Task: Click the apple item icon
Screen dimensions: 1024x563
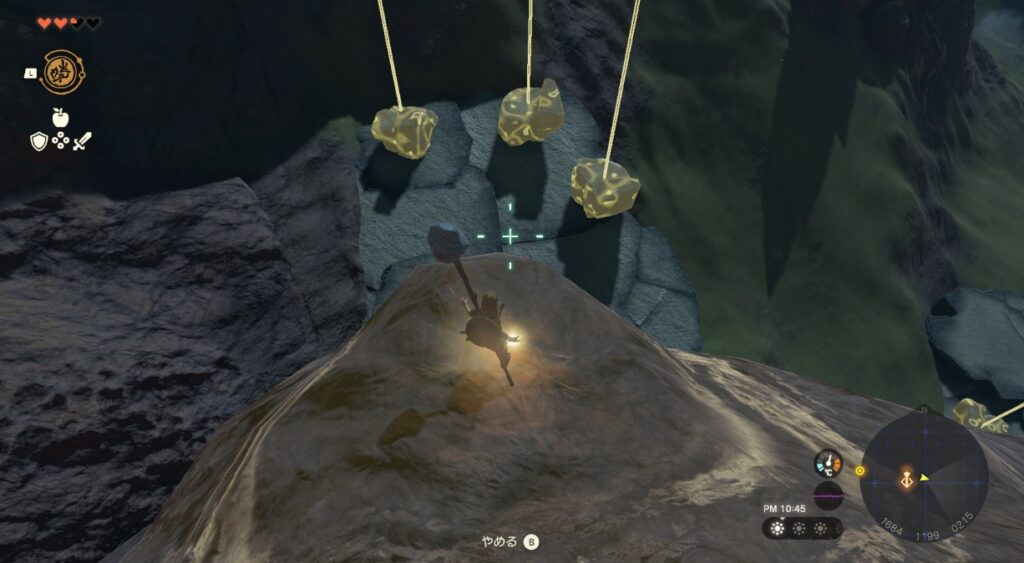Action: (x=60, y=117)
